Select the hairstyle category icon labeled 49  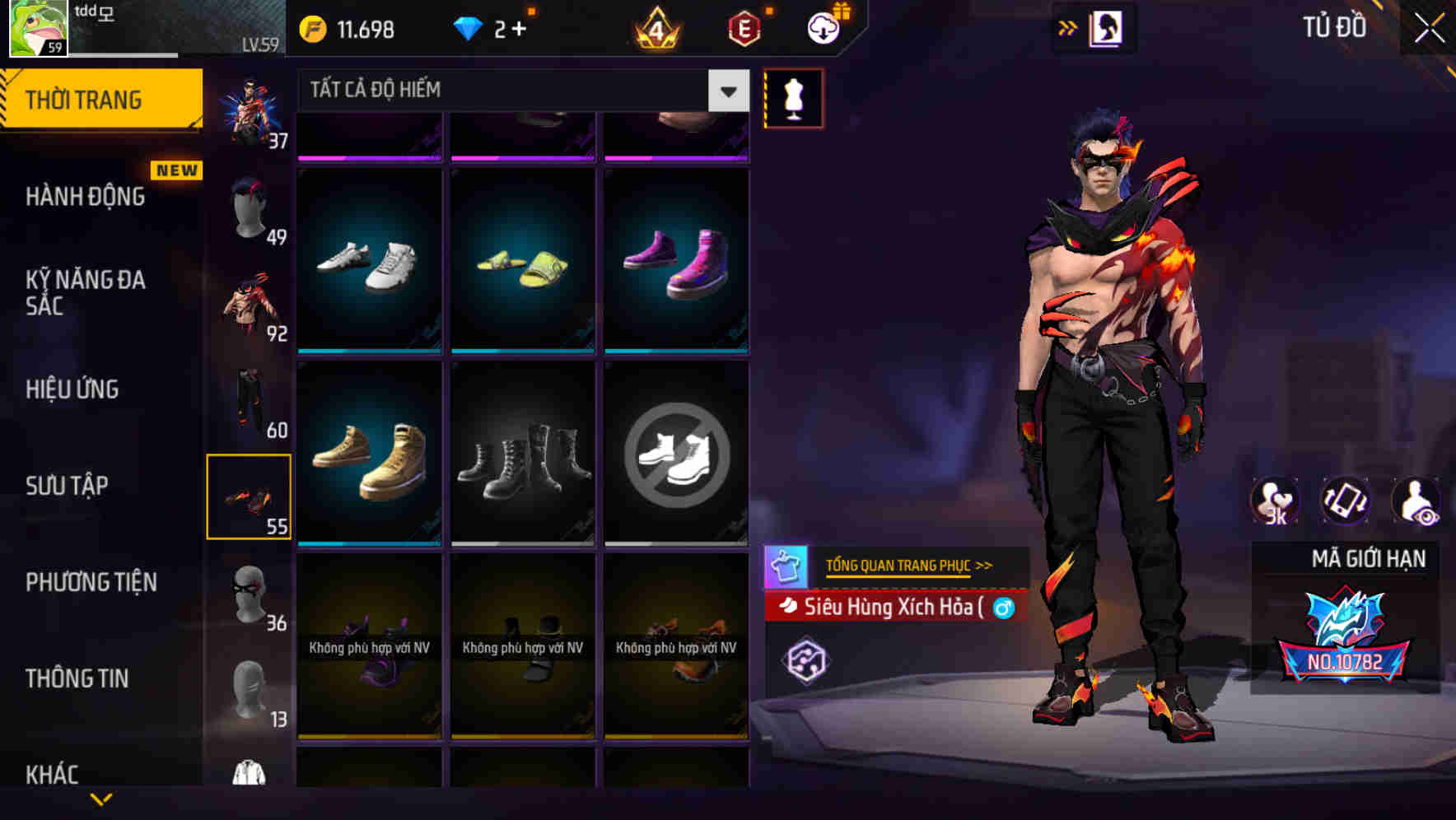click(250, 208)
